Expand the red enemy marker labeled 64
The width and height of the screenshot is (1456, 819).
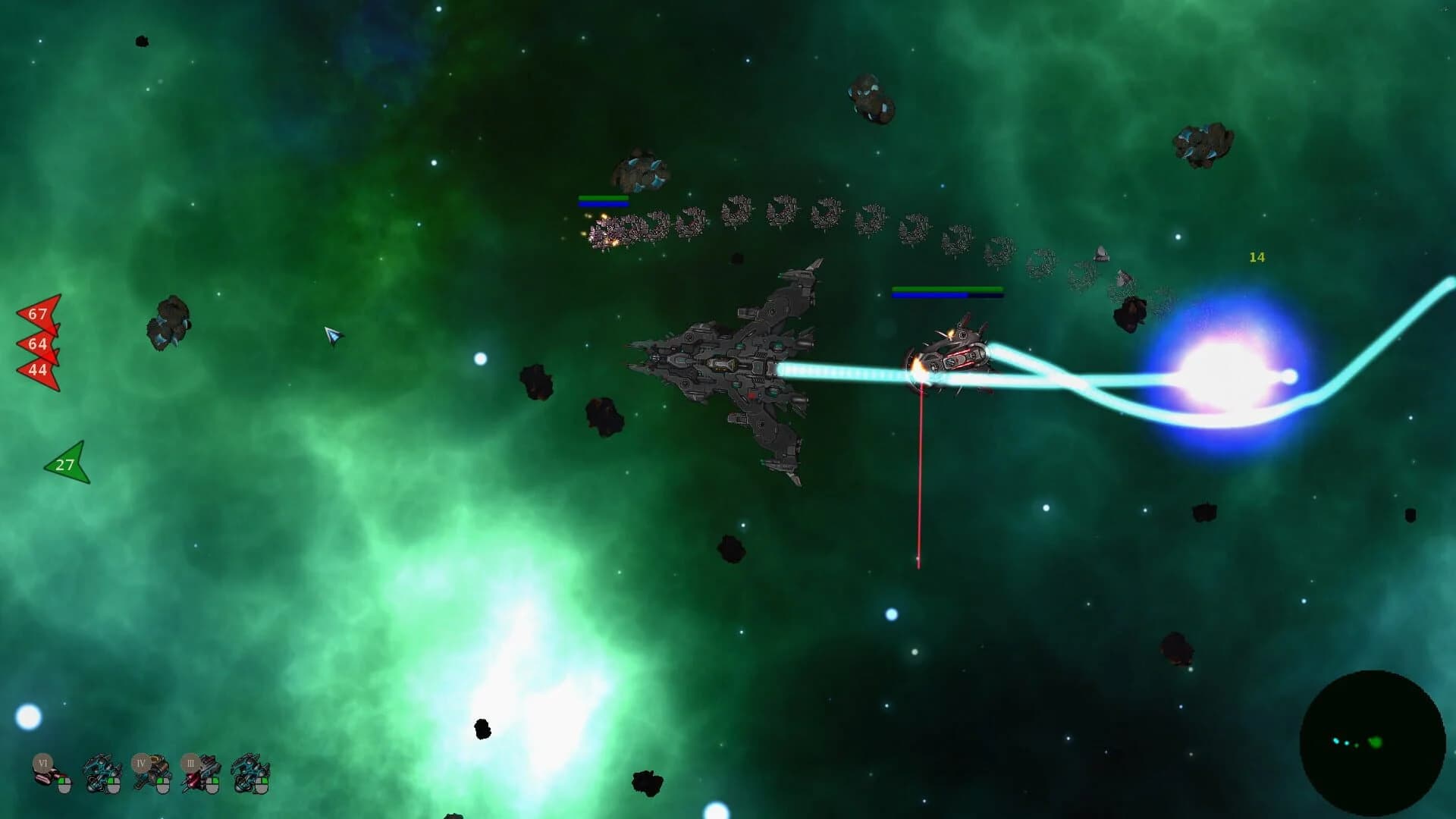pyautogui.click(x=36, y=344)
